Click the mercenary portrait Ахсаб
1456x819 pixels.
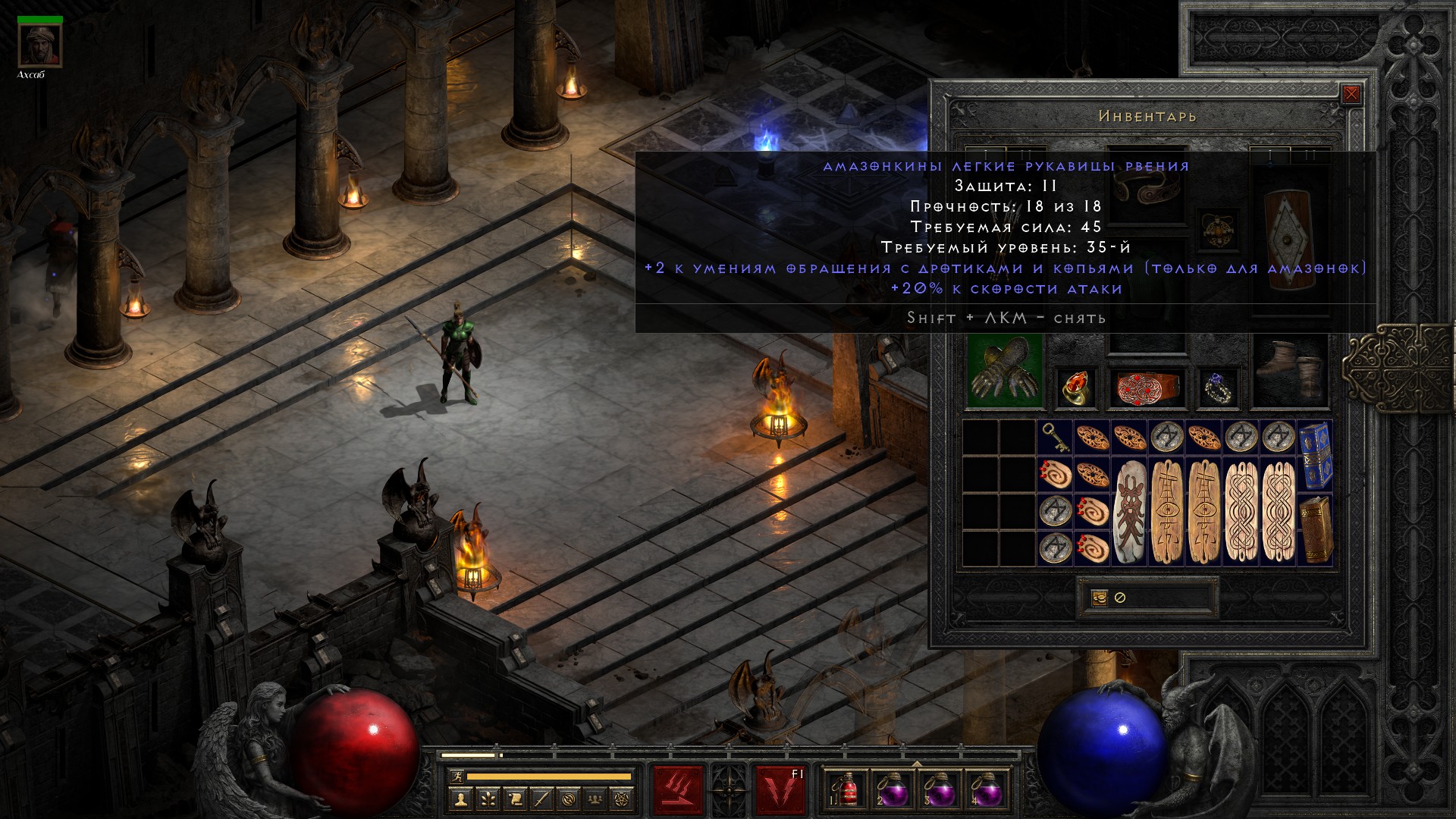pos(40,45)
